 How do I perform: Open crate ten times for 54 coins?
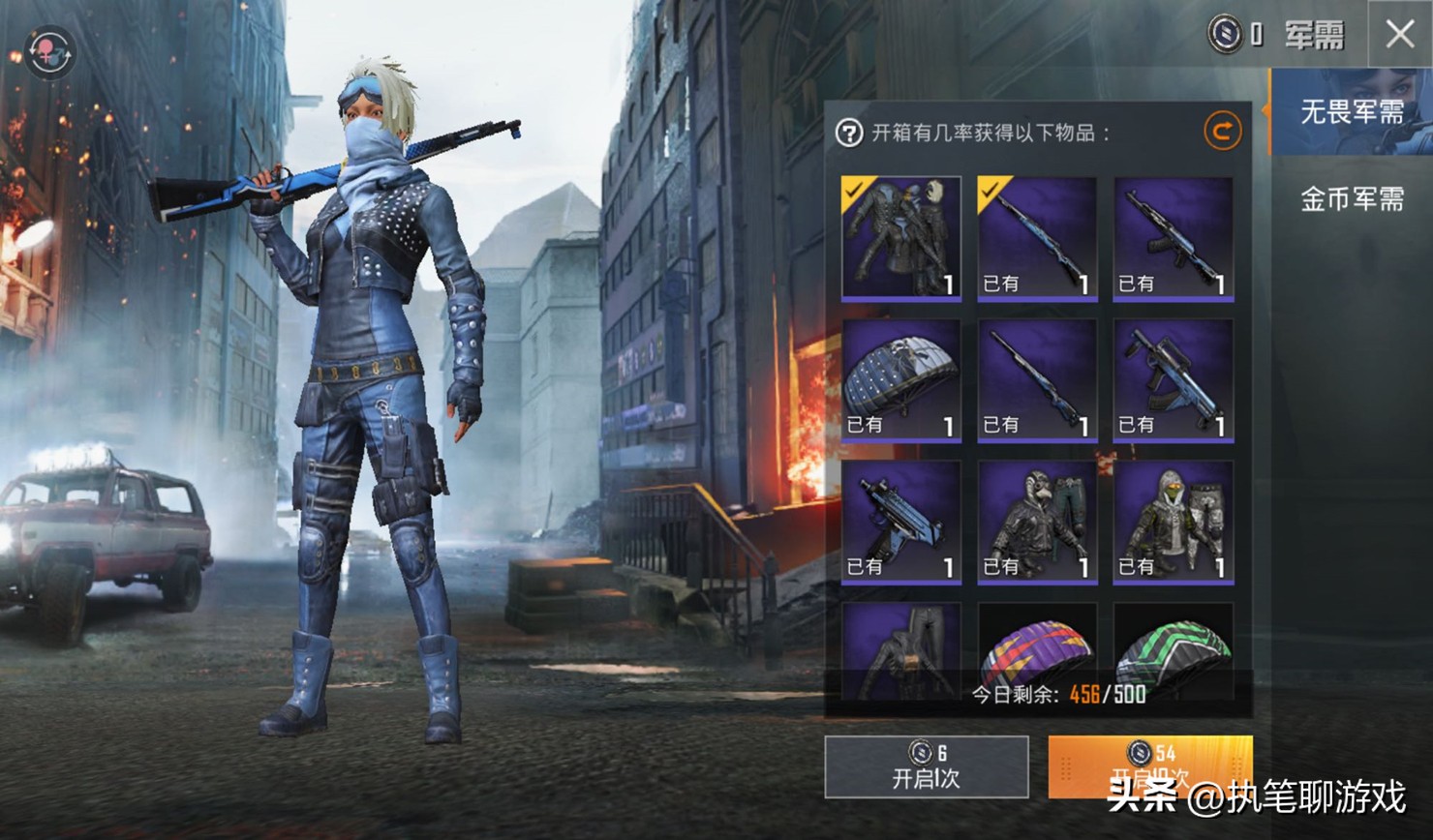click(x=1149, y=766)
